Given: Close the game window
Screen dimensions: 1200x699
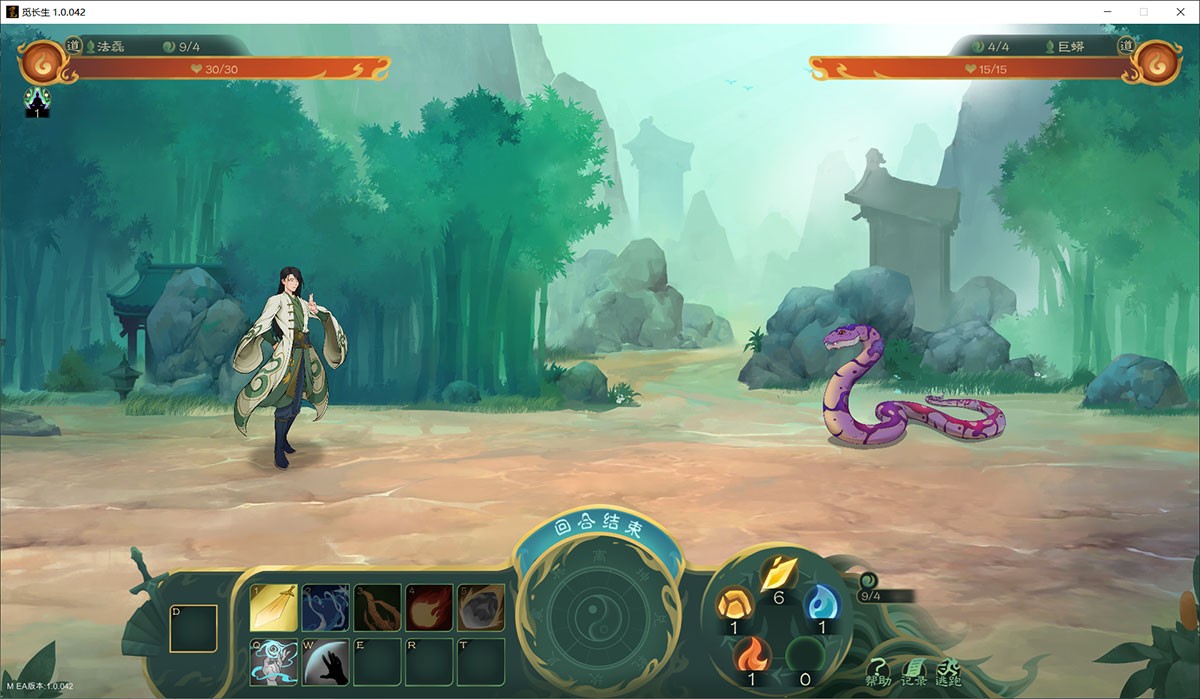Looking at the screenshot, I should [1177, 12].
